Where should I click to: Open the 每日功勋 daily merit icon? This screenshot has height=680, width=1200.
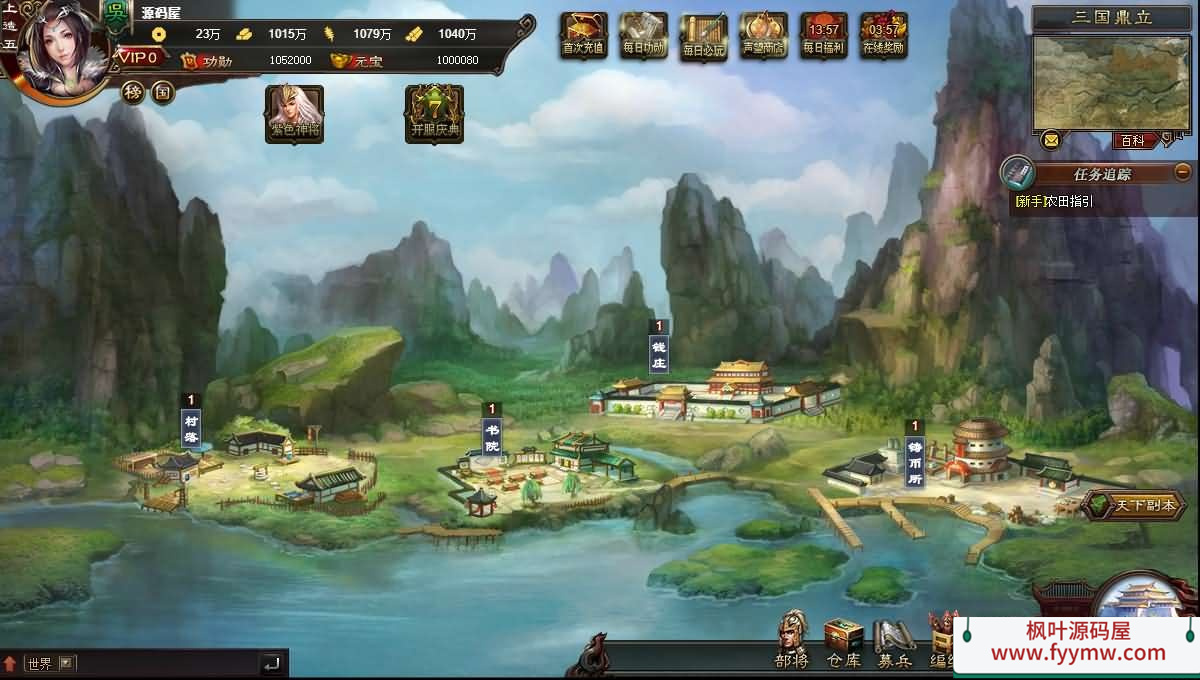click(643, 36)
